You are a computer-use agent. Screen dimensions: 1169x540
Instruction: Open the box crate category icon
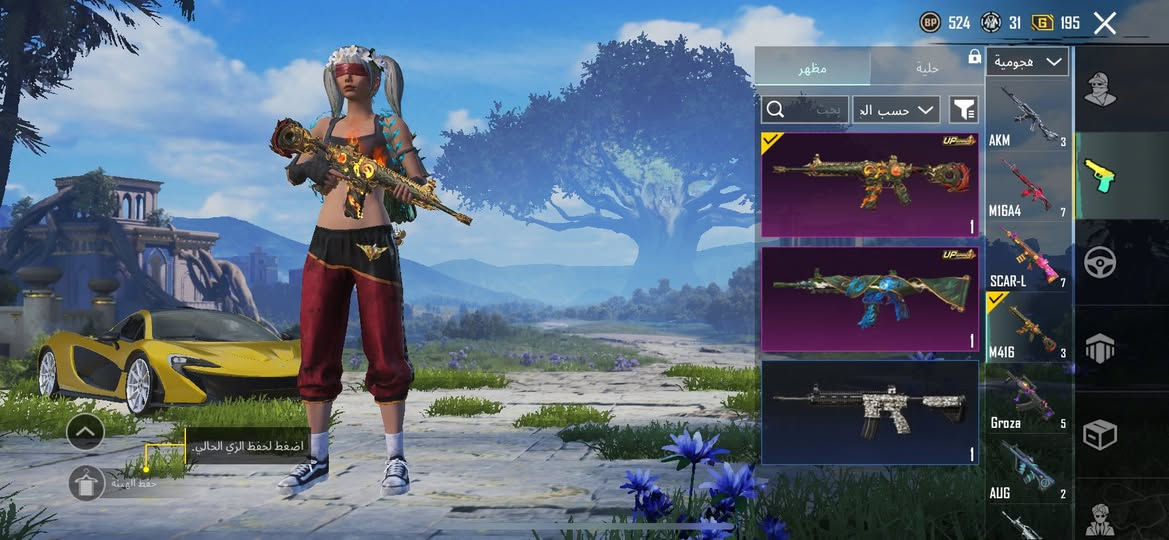coord(1101,435)
